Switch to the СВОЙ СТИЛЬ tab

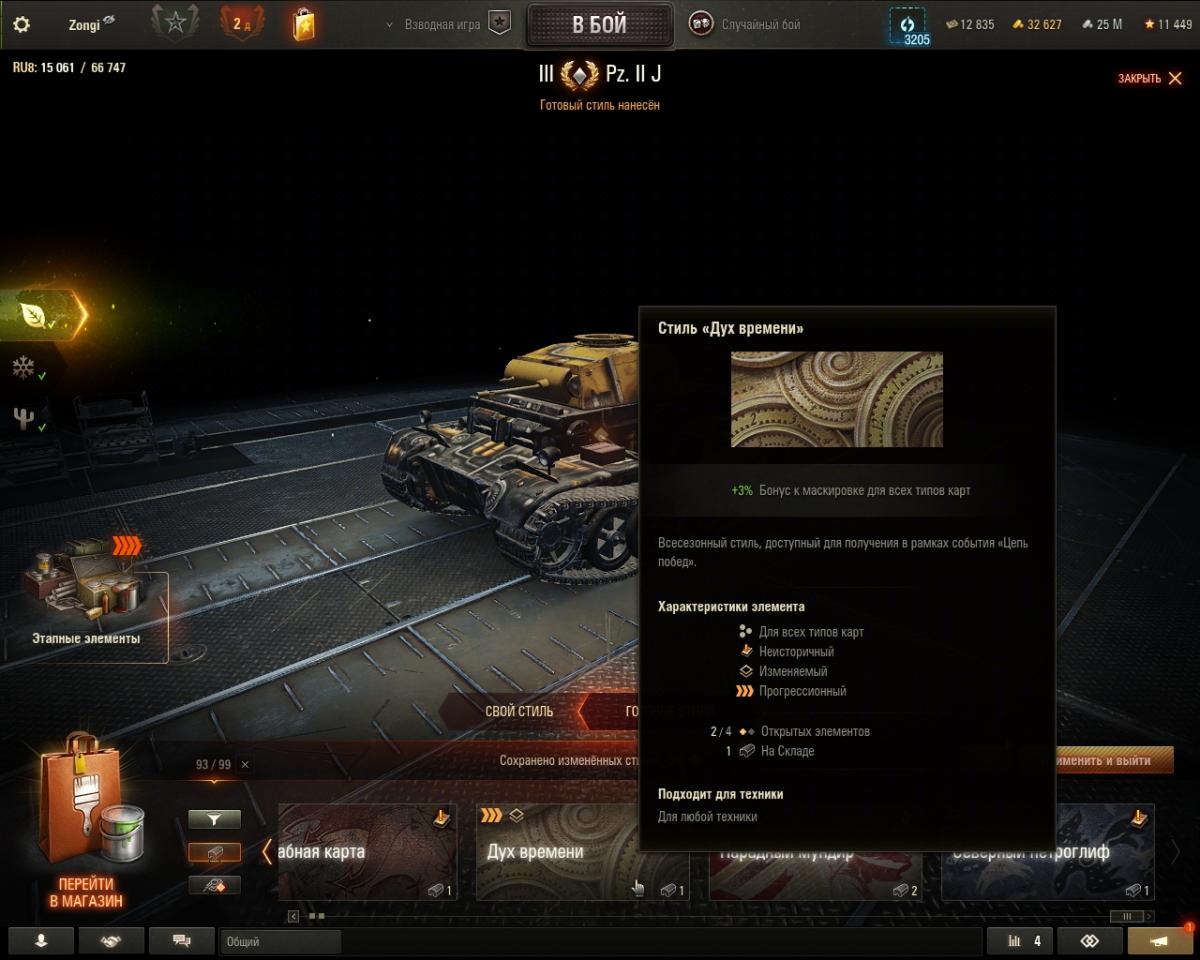click(518, 711)
